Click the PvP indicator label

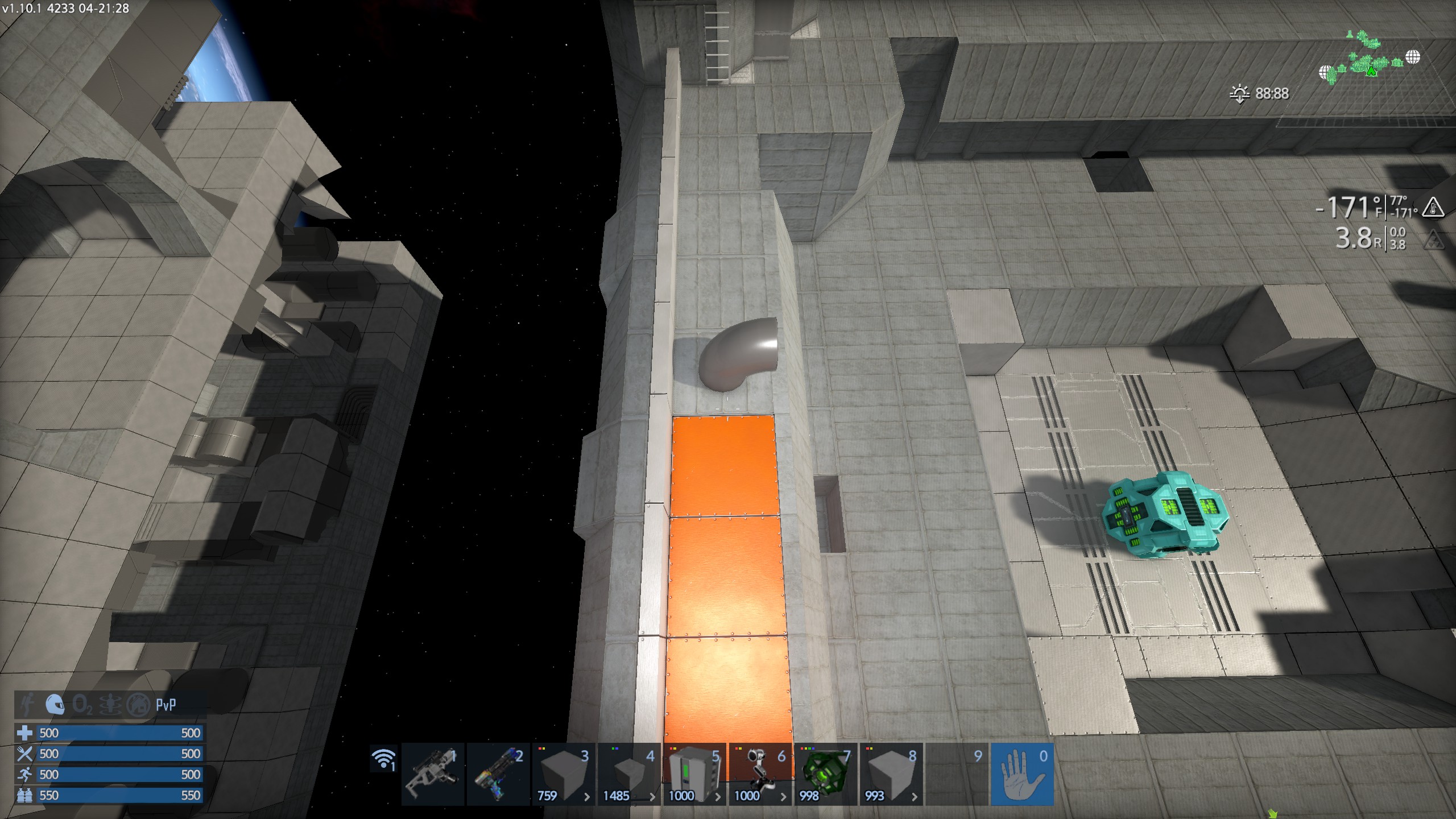[166, 705]
